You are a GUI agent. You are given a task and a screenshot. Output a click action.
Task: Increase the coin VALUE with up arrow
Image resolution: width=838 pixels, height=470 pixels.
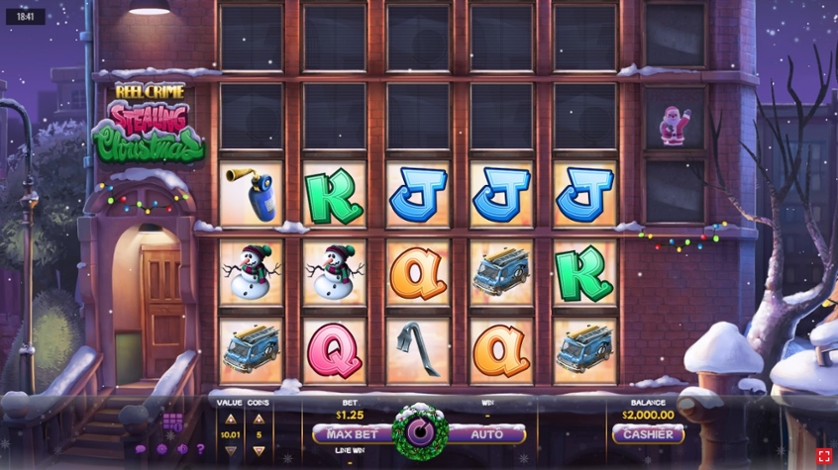click(230, 419)
